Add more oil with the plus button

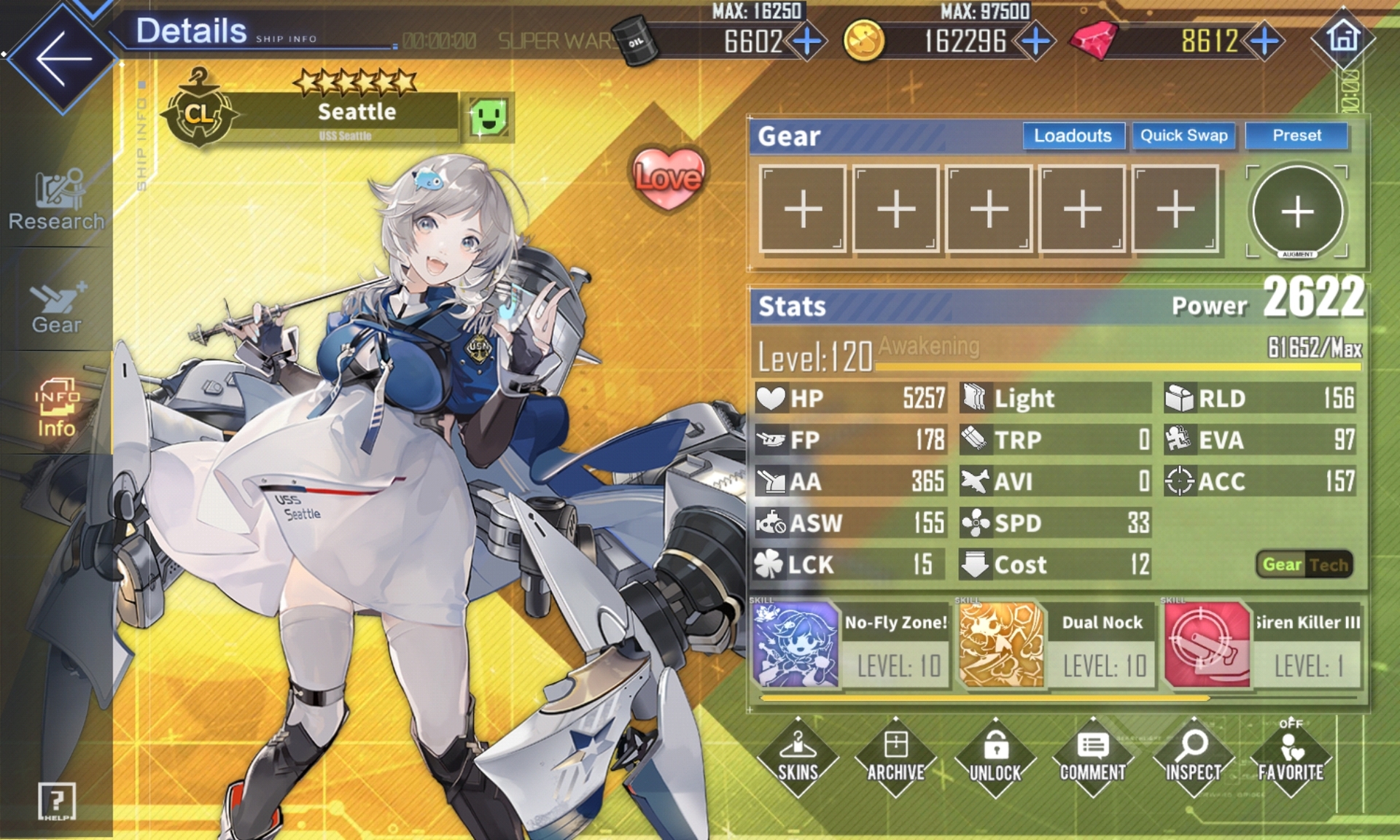pos(806,42)
